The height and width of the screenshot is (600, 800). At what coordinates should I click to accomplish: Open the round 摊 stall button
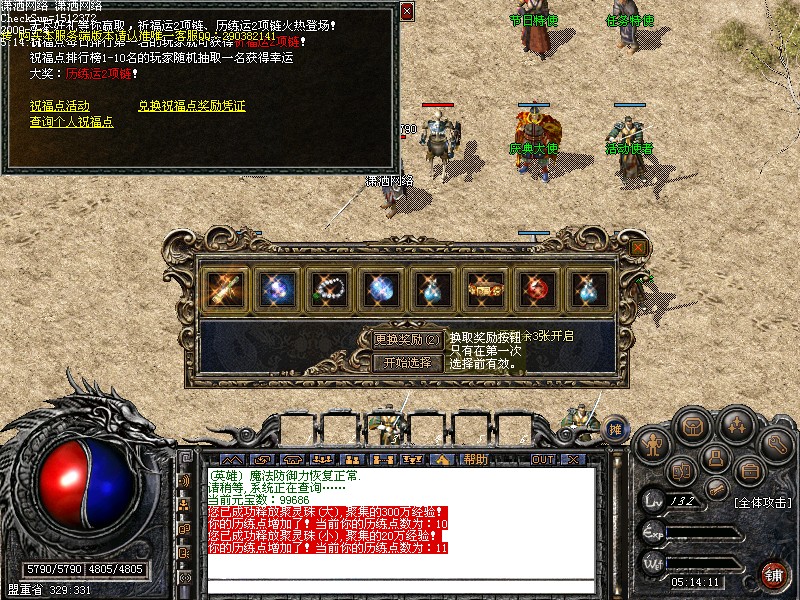coord(616,428)
